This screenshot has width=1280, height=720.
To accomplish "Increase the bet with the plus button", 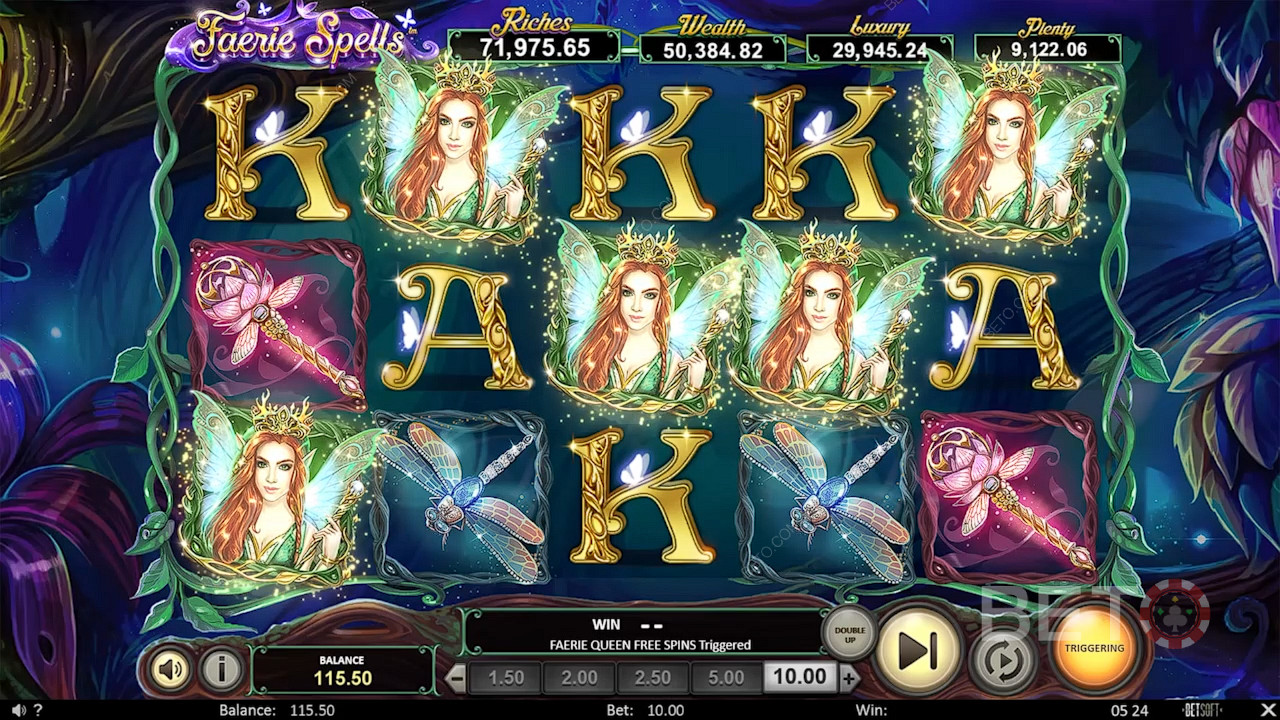I will pos(849,678).
